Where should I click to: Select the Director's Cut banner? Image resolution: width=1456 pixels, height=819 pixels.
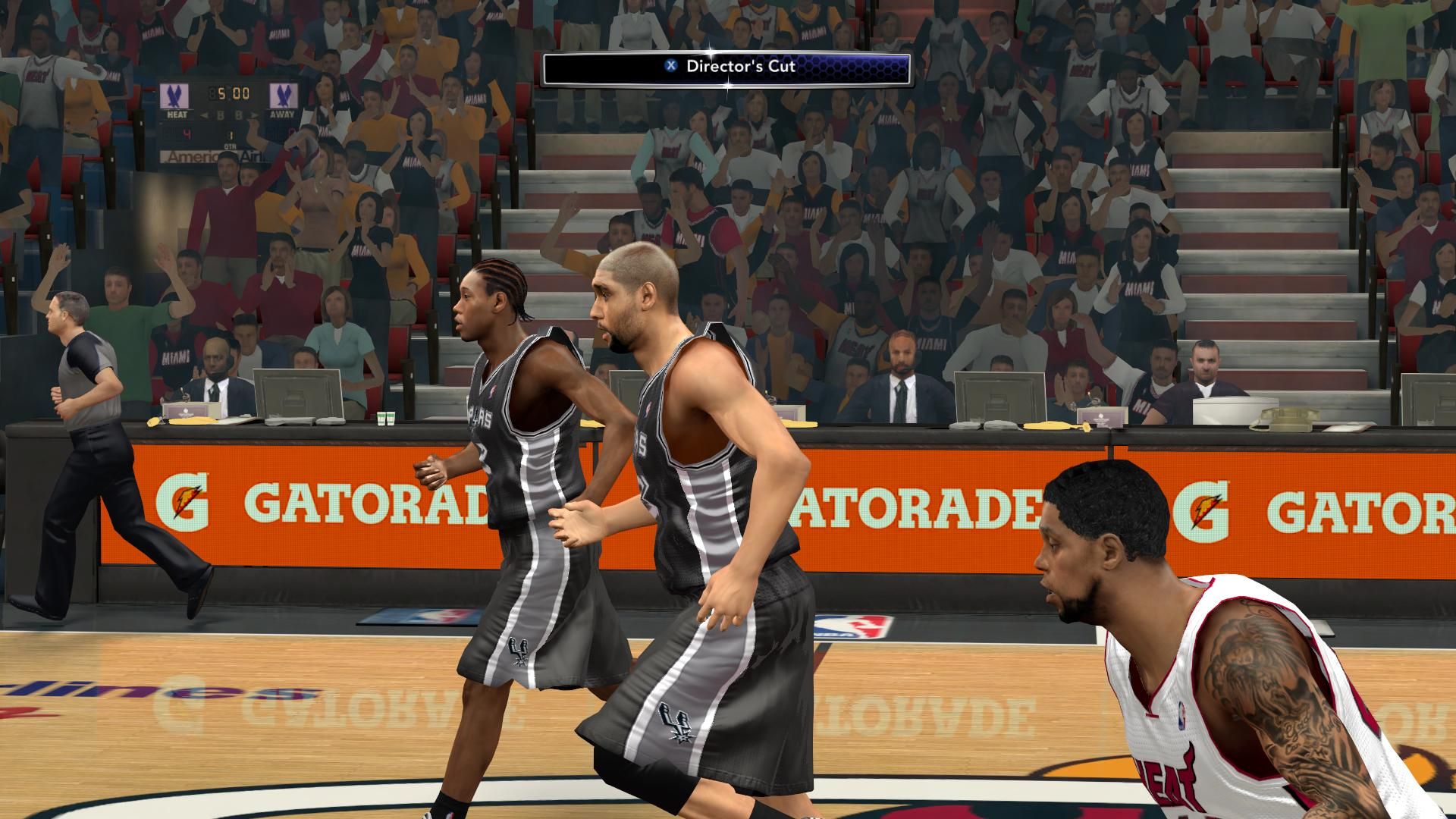point(726,68)
